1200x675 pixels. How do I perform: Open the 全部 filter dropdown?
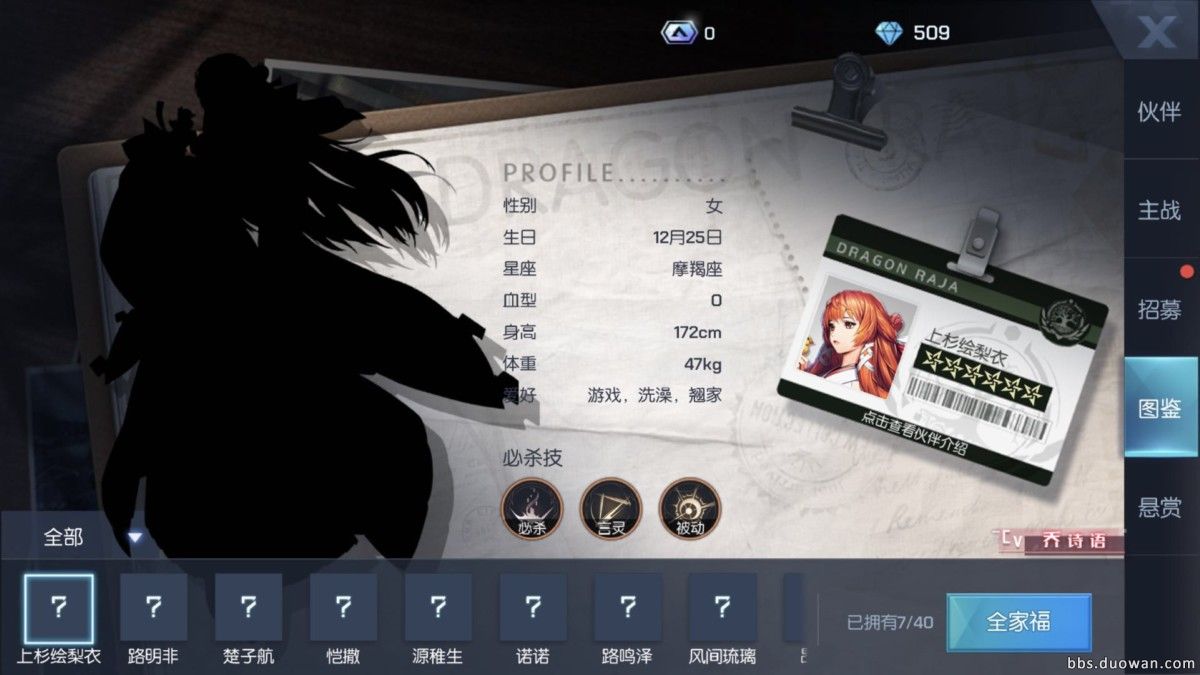coord(90,538)
